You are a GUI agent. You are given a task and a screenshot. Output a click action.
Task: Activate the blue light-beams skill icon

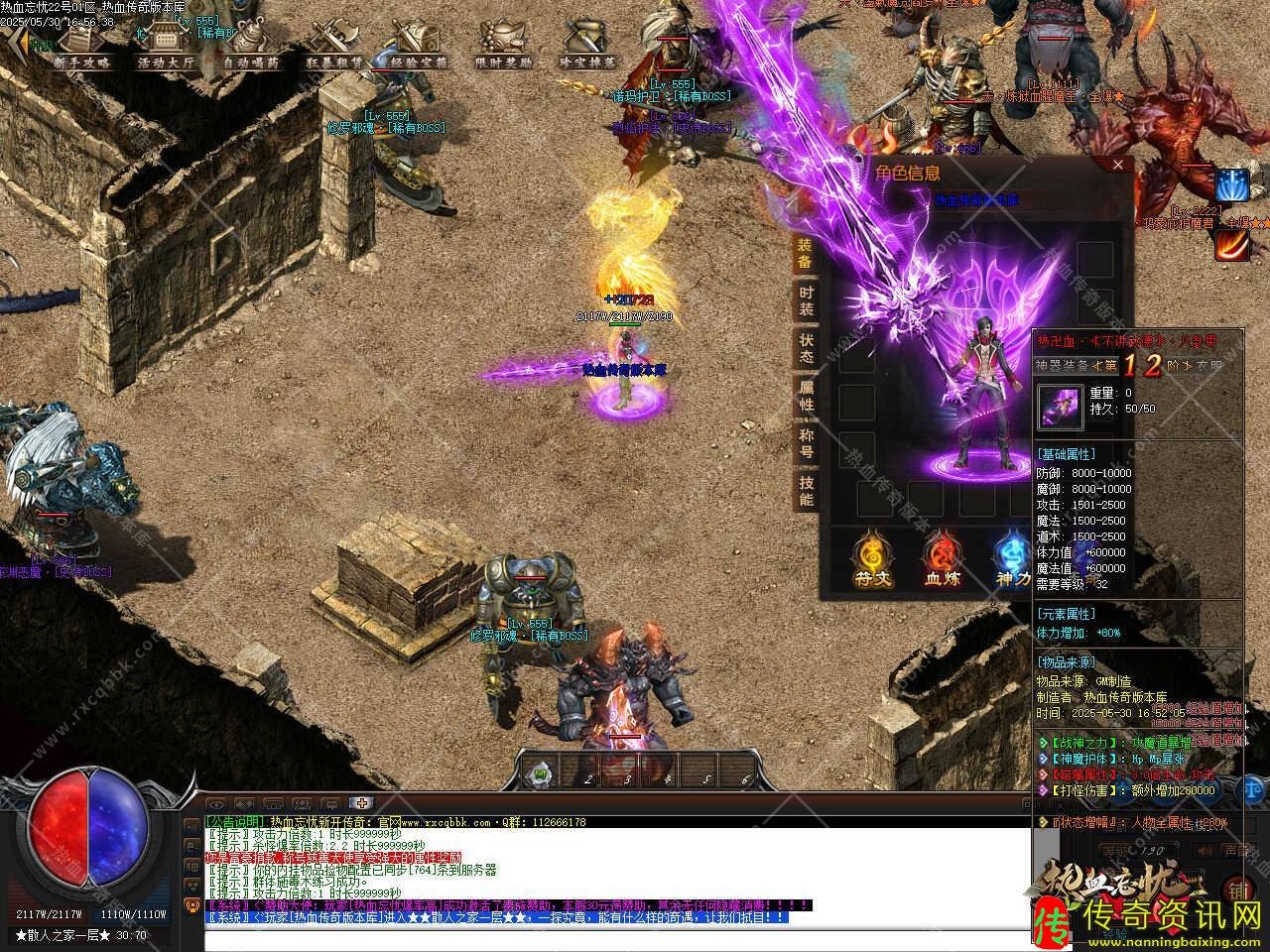pyautogui.click(x=1231, y=185)
